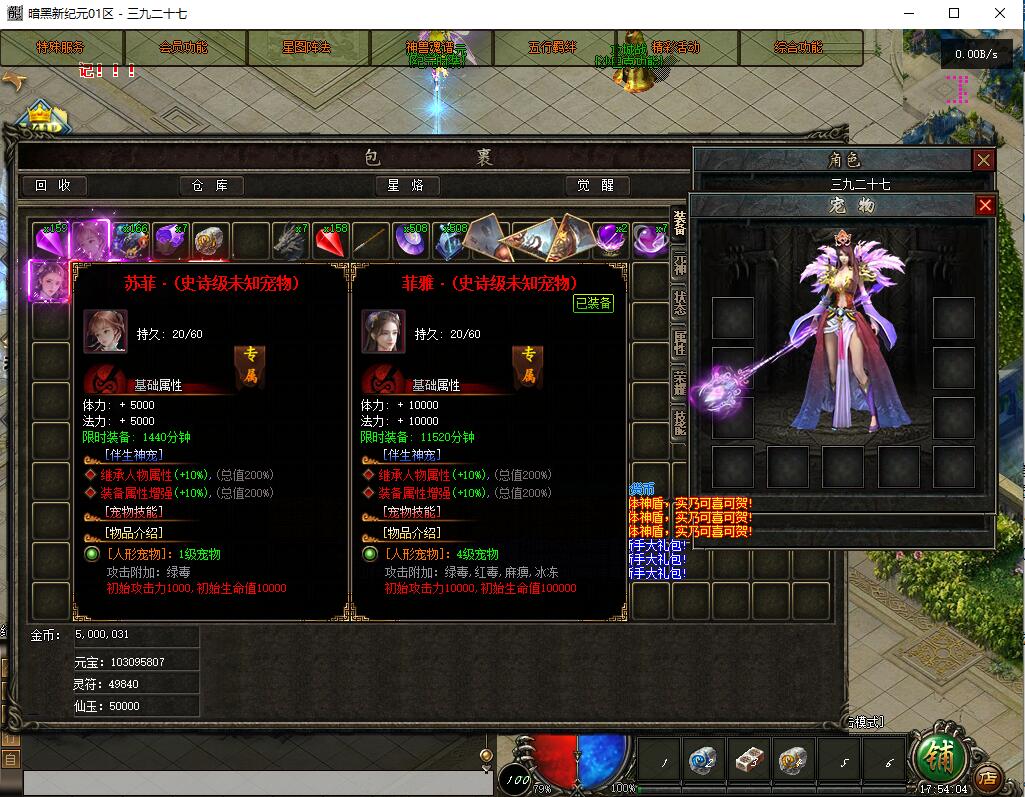Switch to the 属性 attributes tab
This screenshot has width=1025, height=797.
coord(680,343)
